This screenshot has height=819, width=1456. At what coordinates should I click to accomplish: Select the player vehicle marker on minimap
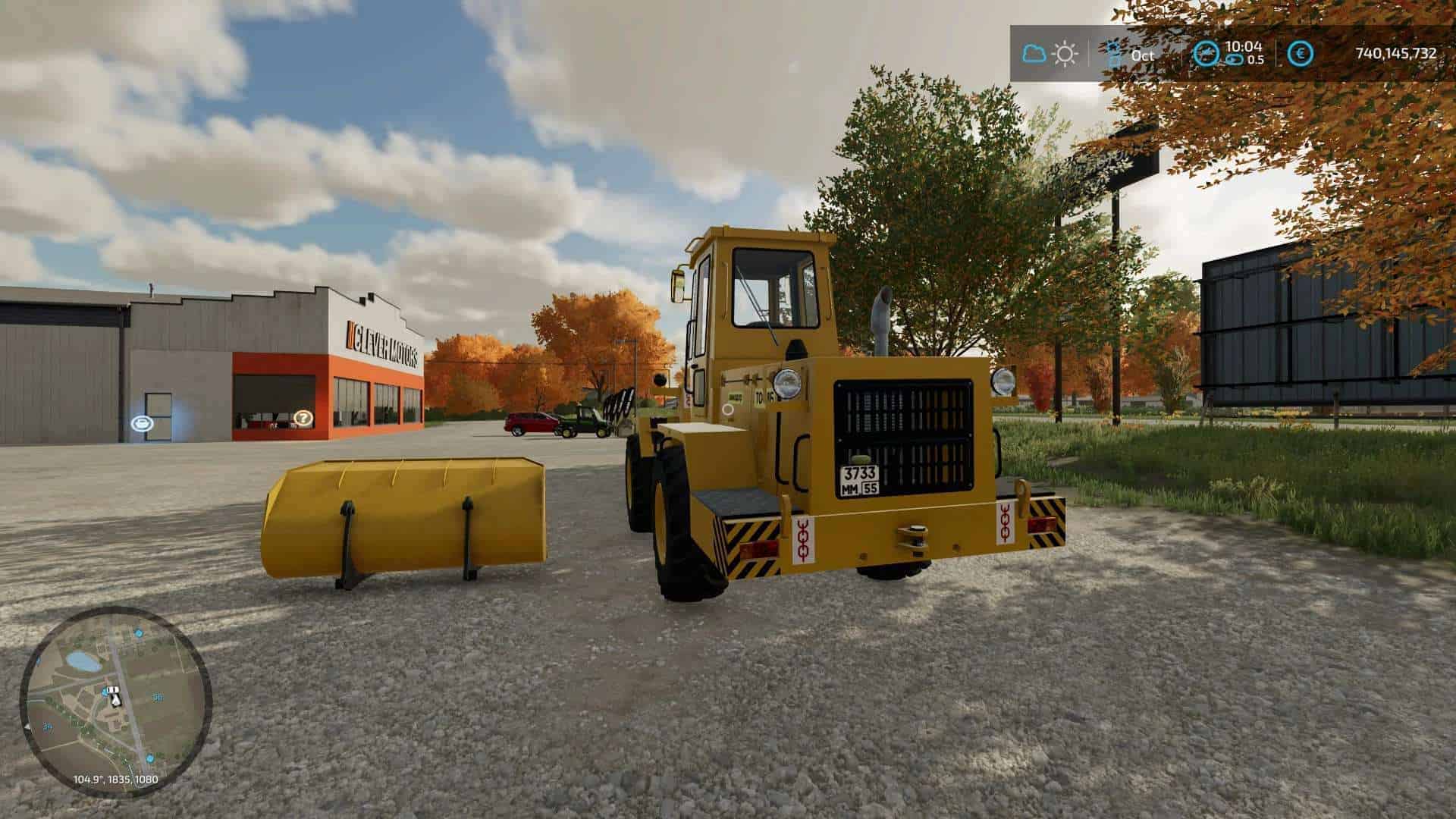coord(114,695)
